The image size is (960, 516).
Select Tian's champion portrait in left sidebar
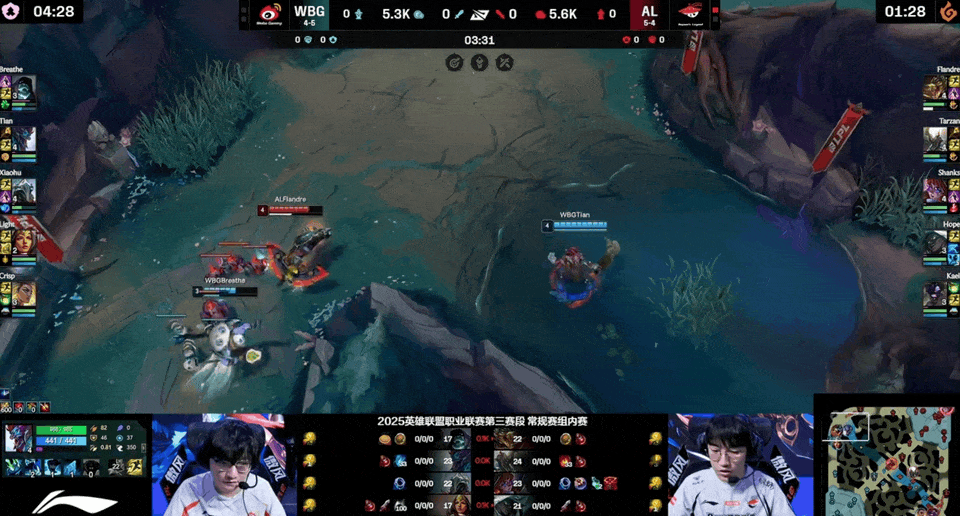pyautogui.click(x=24, y=138)
